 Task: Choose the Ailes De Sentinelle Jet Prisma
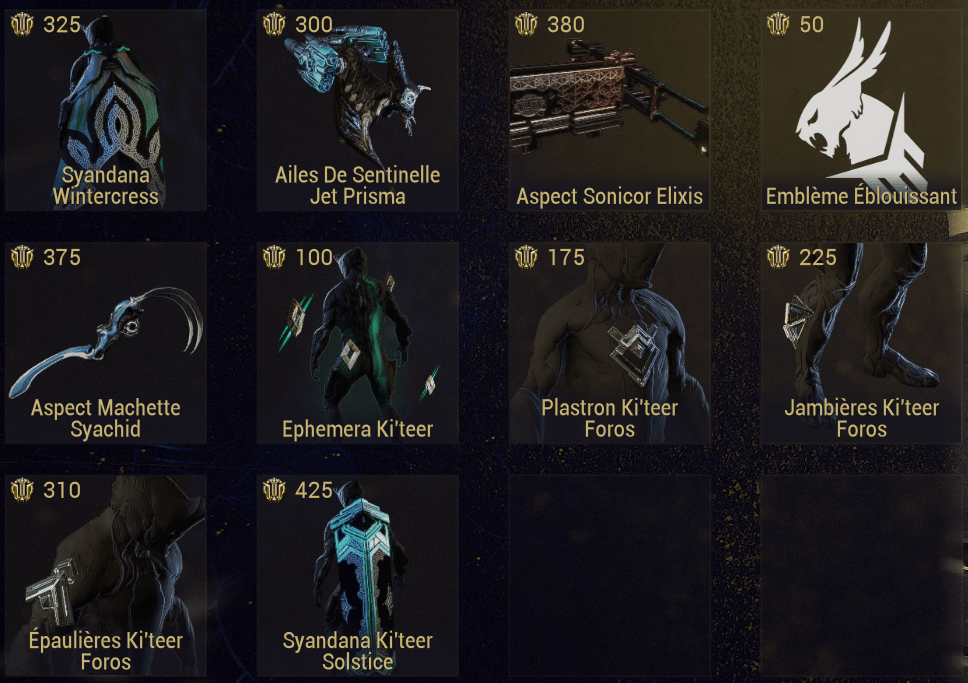(x=357, y=110)
